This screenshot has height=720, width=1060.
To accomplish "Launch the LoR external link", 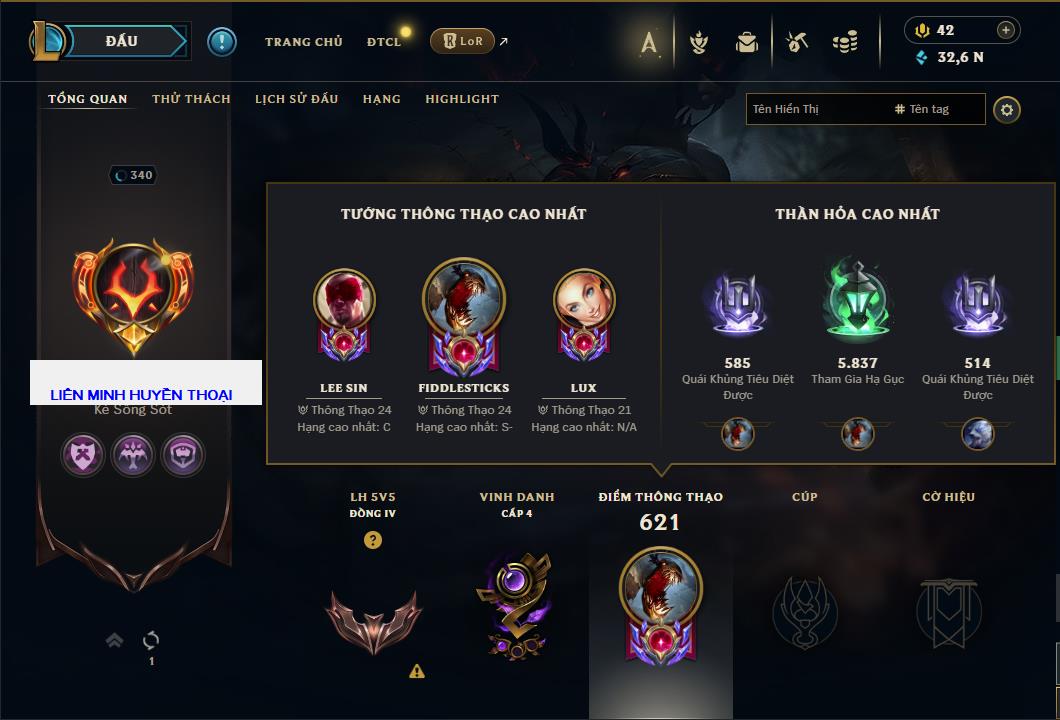I will pos(463,41).
